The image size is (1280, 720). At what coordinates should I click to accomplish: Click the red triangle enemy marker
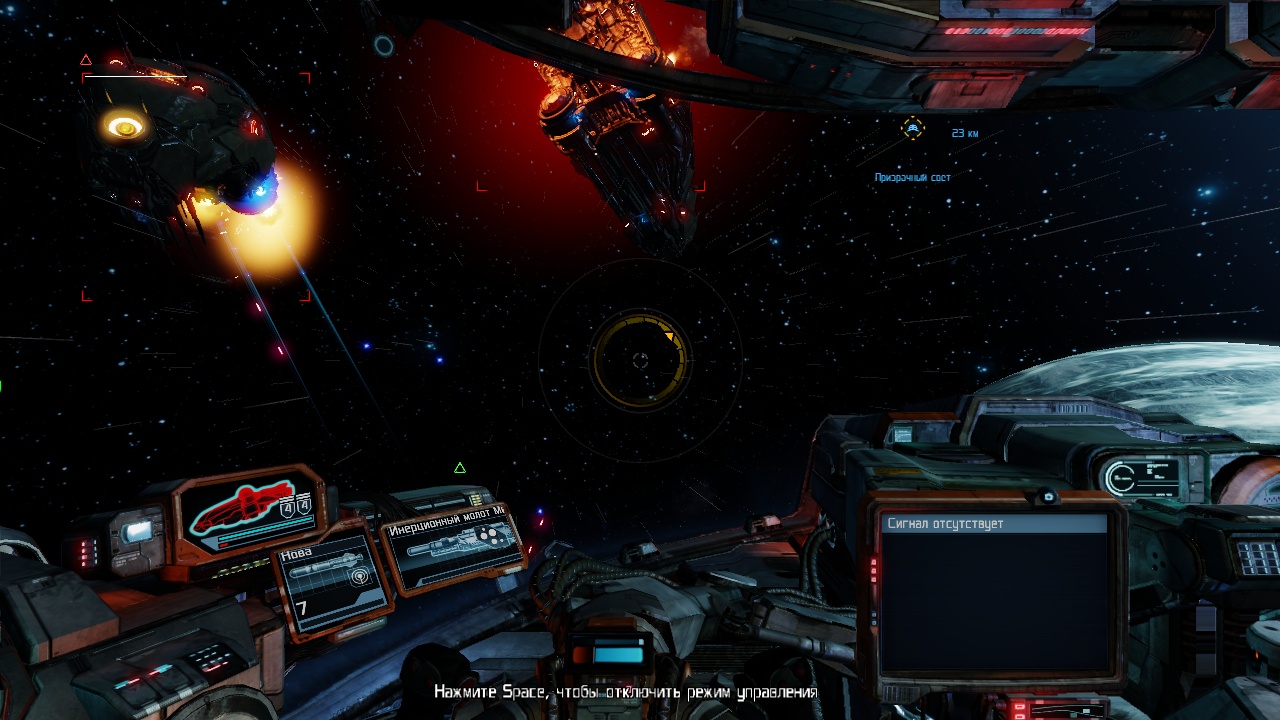point(86,60)
